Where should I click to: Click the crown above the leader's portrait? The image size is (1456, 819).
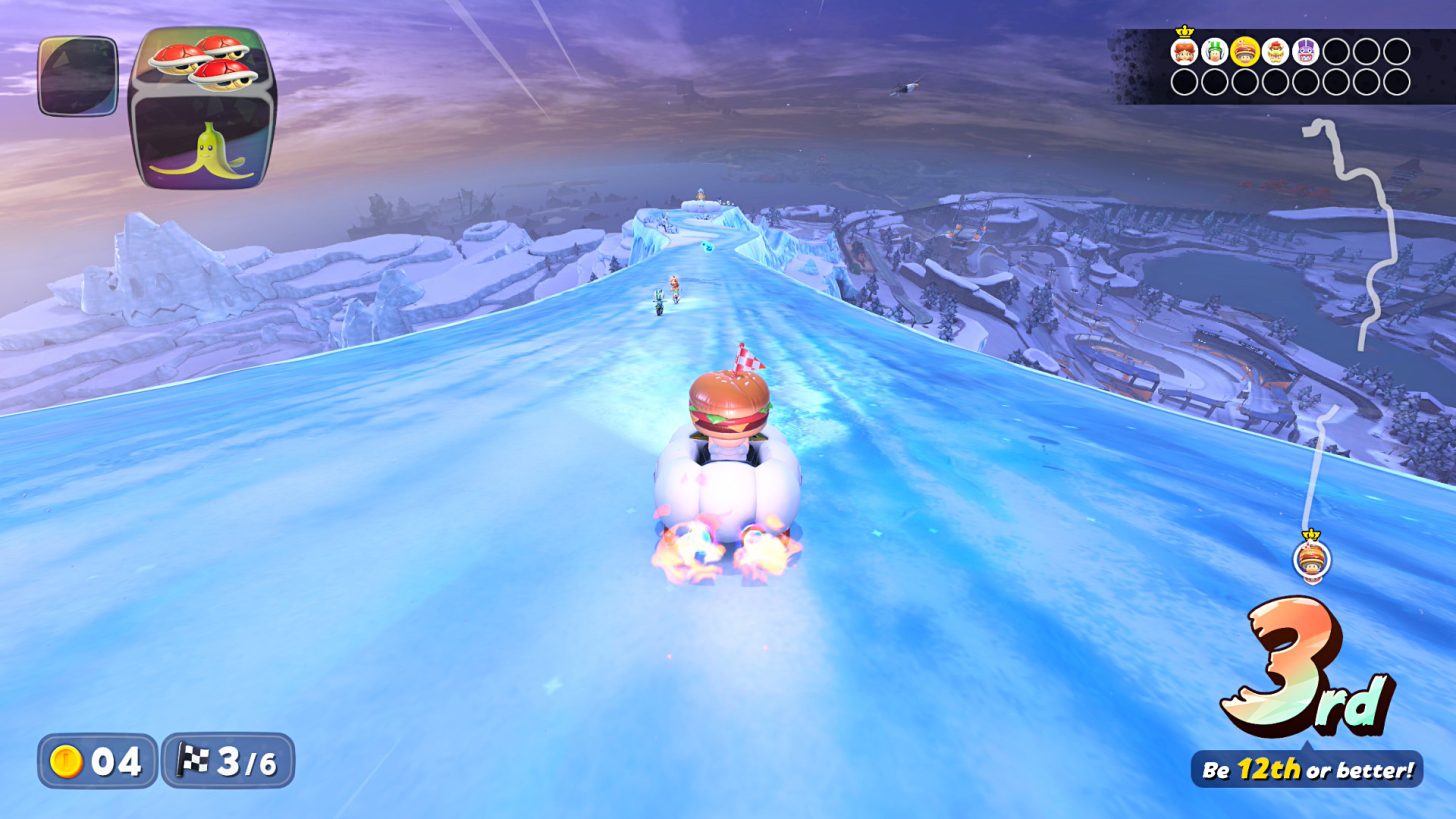pyautogui.click(x=1184, y=32)
